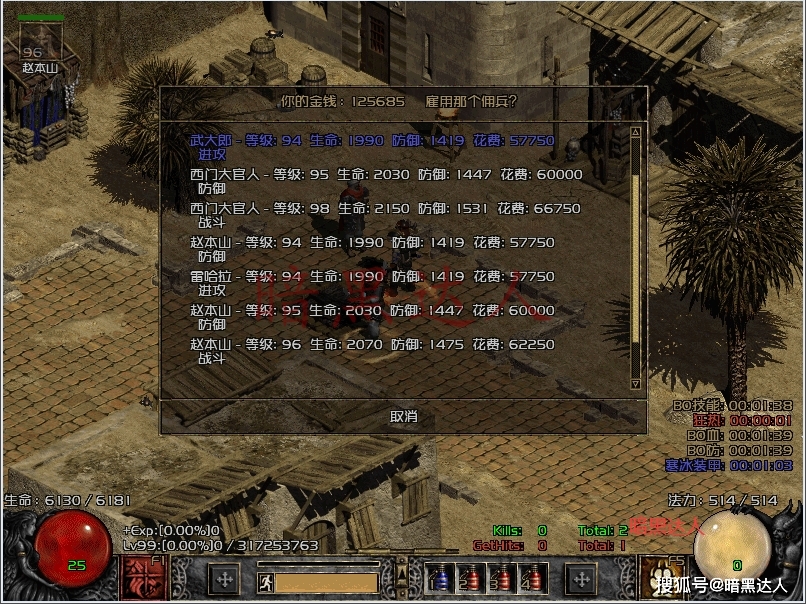The image size is (806, 604).
Task: Click the mercenary list's scroll-down arrow
Action: point(635,383)
